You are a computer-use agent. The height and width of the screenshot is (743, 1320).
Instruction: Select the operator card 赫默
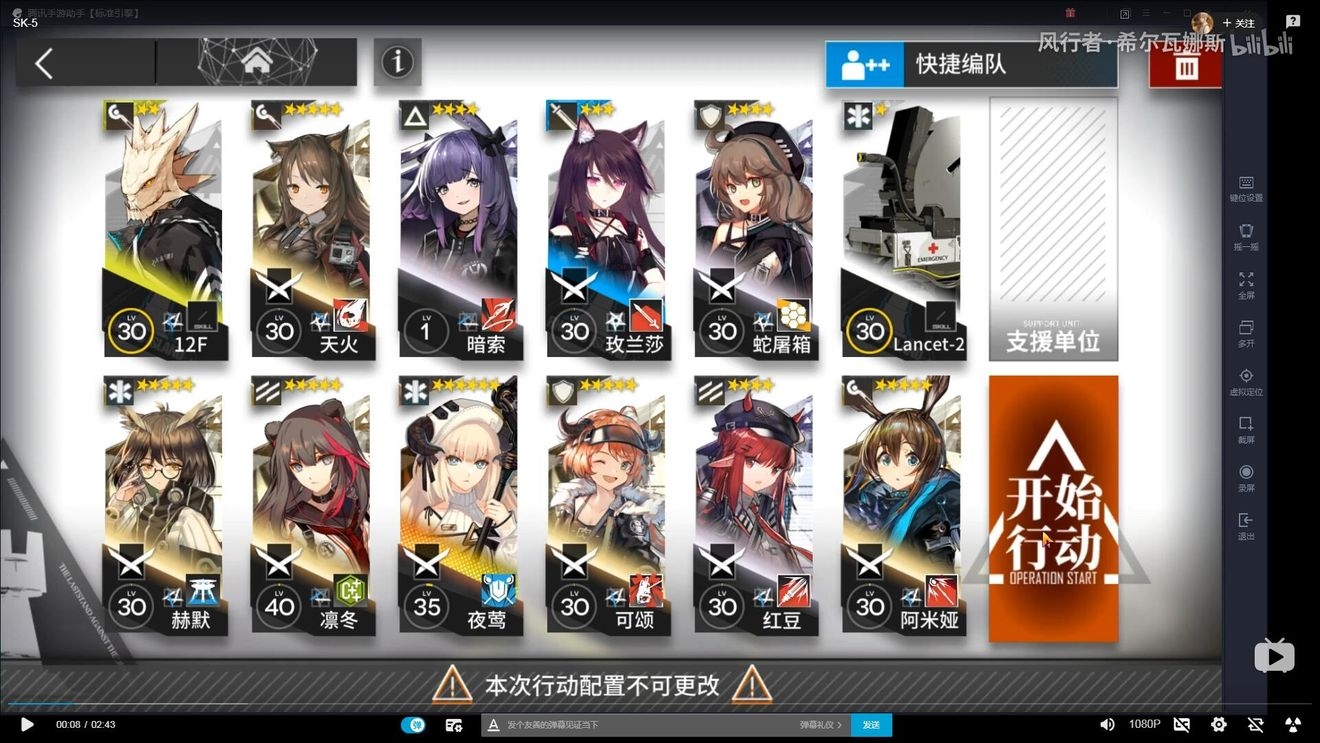click(x=165, y=505)
